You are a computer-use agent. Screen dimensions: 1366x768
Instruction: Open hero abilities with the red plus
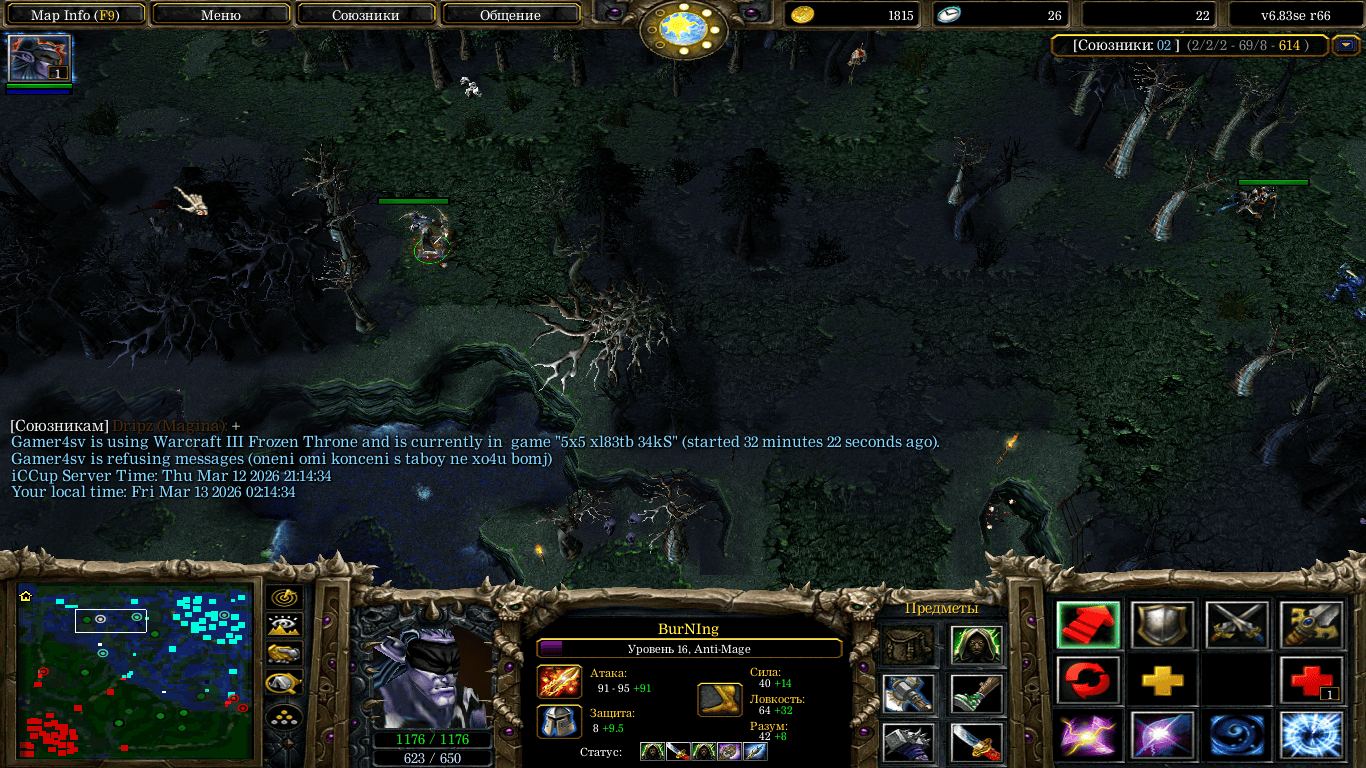click(x=1310, y=681)
